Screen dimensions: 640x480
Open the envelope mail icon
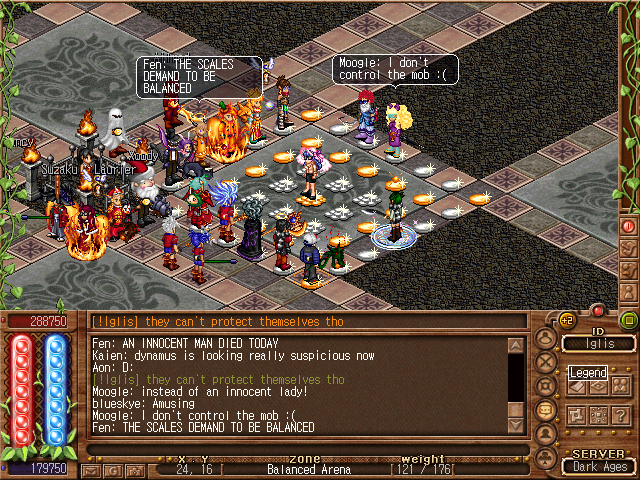[x=93, y=470]
